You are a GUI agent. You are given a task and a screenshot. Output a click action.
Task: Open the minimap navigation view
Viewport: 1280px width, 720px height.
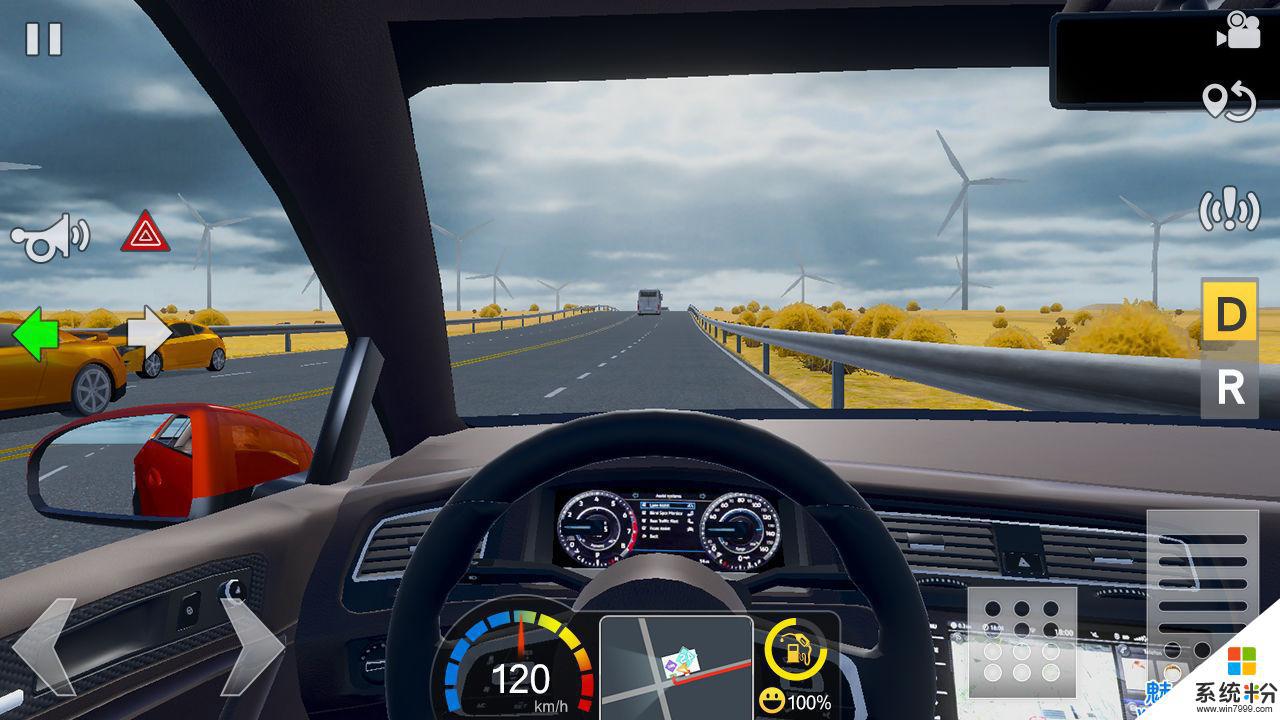coord(676,666)
